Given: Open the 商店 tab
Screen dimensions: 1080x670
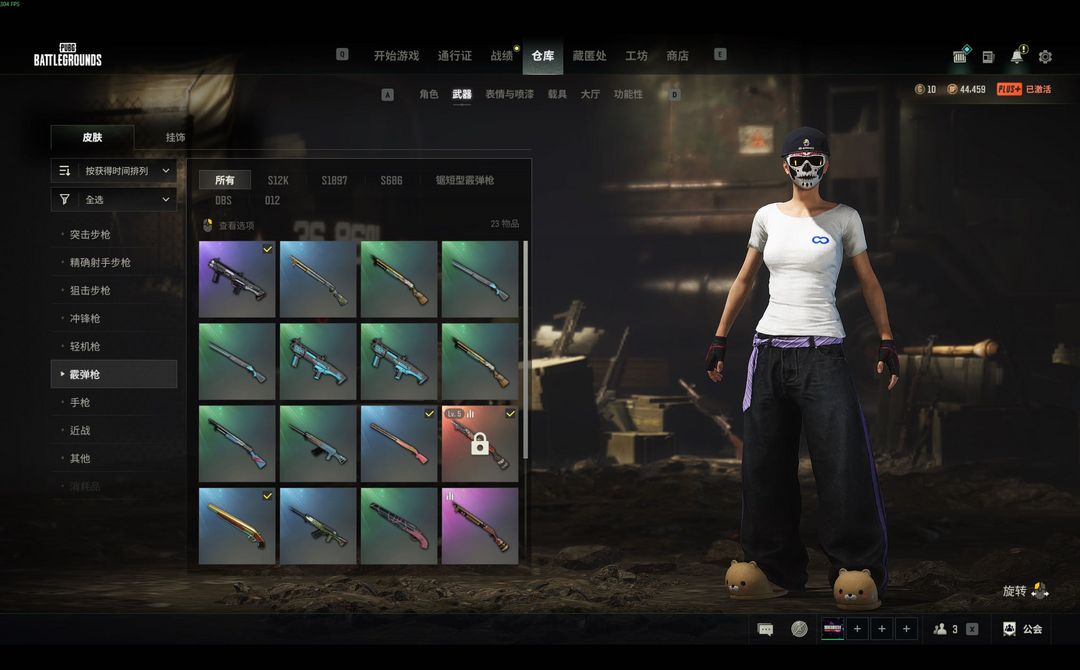Looking at the screenshot, I should click(677, 56).
